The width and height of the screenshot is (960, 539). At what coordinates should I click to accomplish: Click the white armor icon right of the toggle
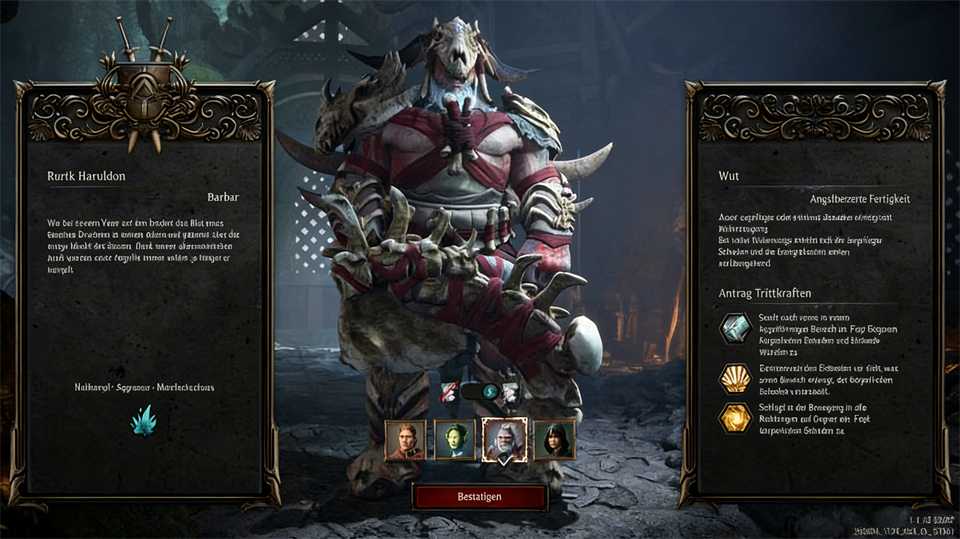(510, 393)
